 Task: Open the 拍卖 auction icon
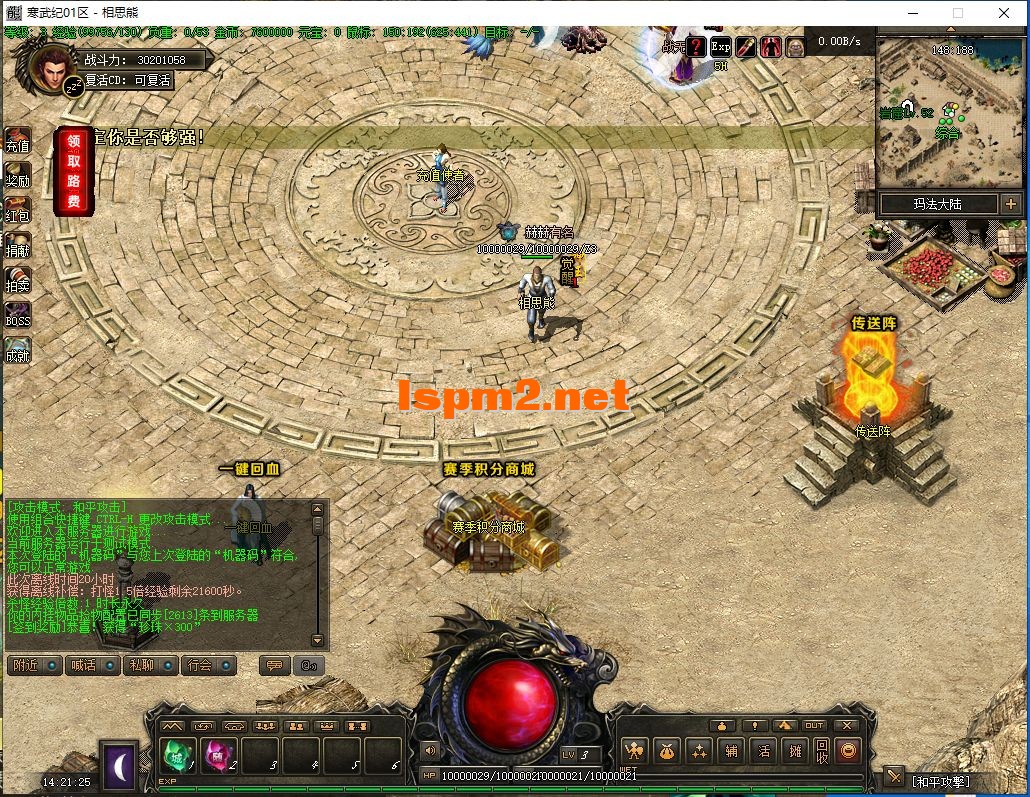tap(18, 281)
